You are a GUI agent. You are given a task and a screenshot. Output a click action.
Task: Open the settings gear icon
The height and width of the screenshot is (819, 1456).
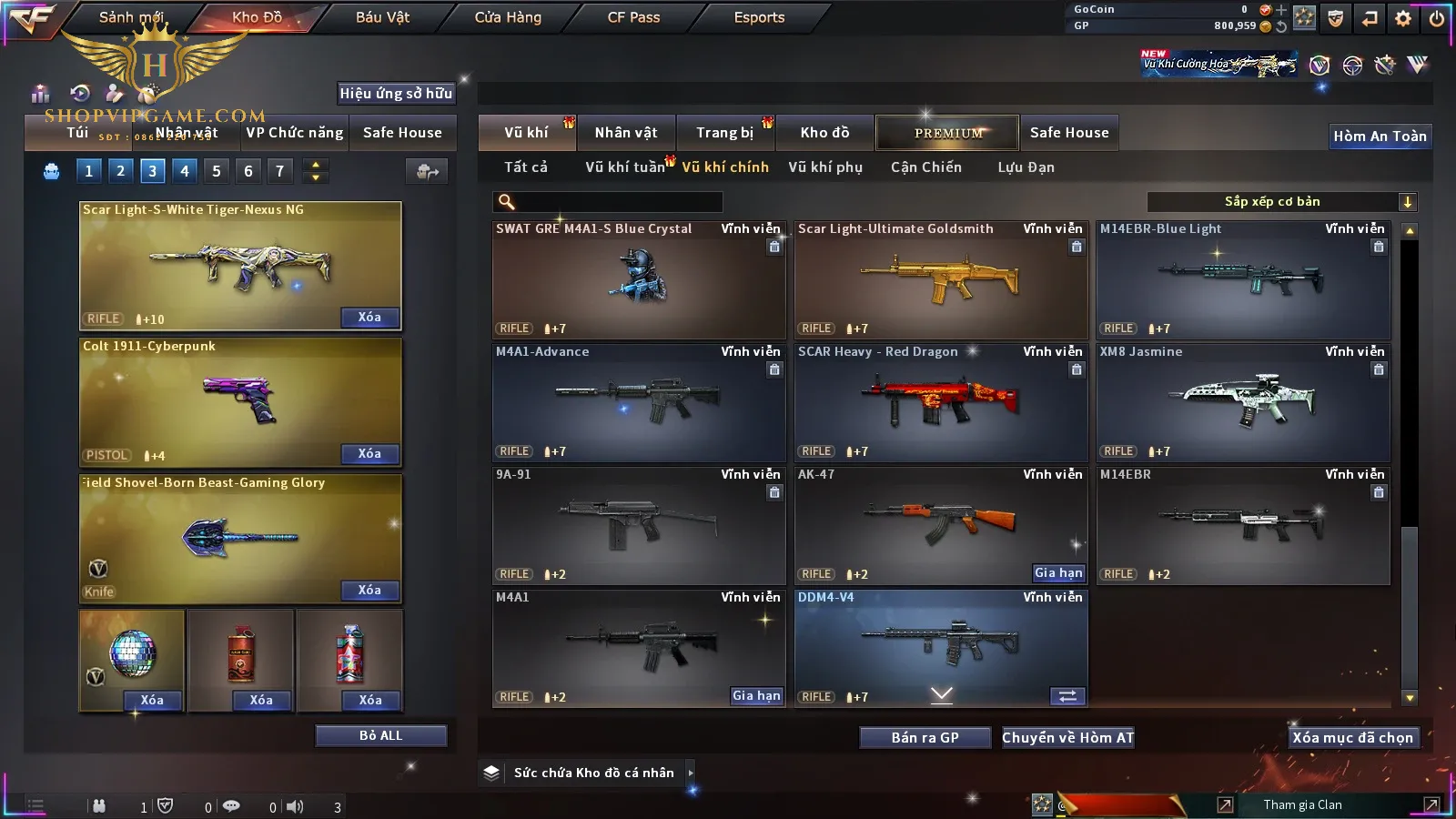pos(1403,17)
